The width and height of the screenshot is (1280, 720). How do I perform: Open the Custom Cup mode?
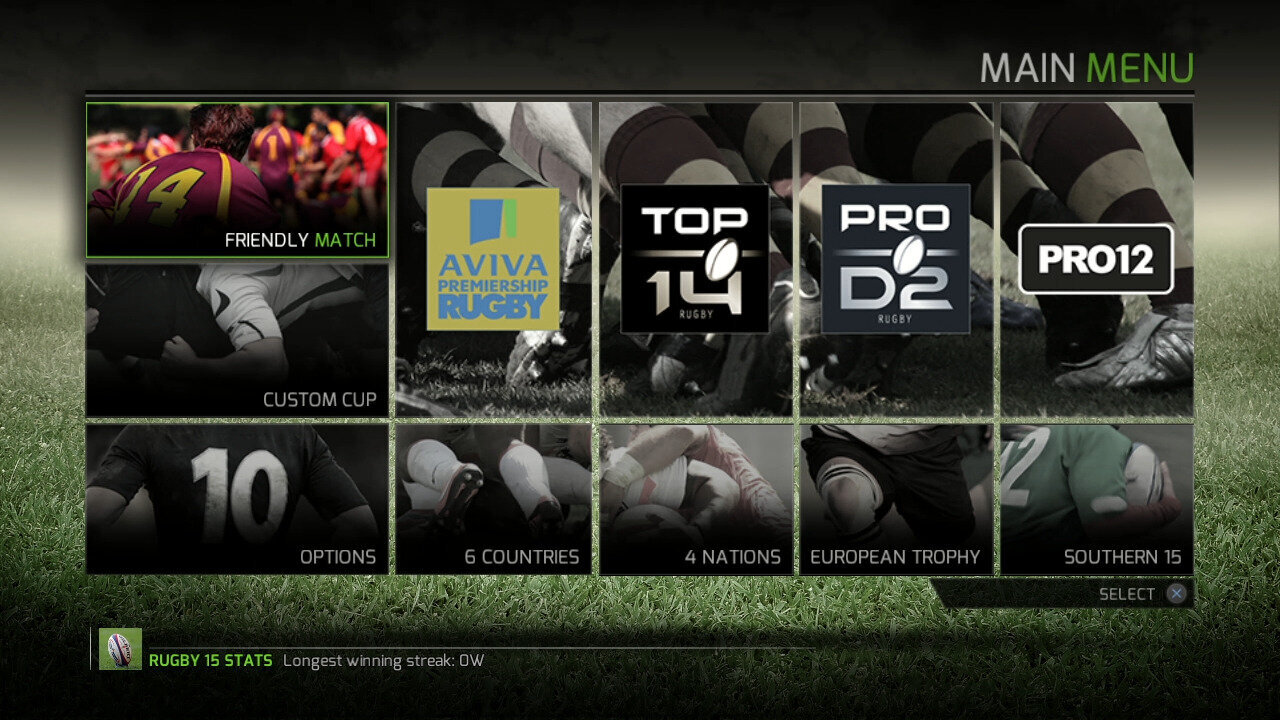pos(237,340)
